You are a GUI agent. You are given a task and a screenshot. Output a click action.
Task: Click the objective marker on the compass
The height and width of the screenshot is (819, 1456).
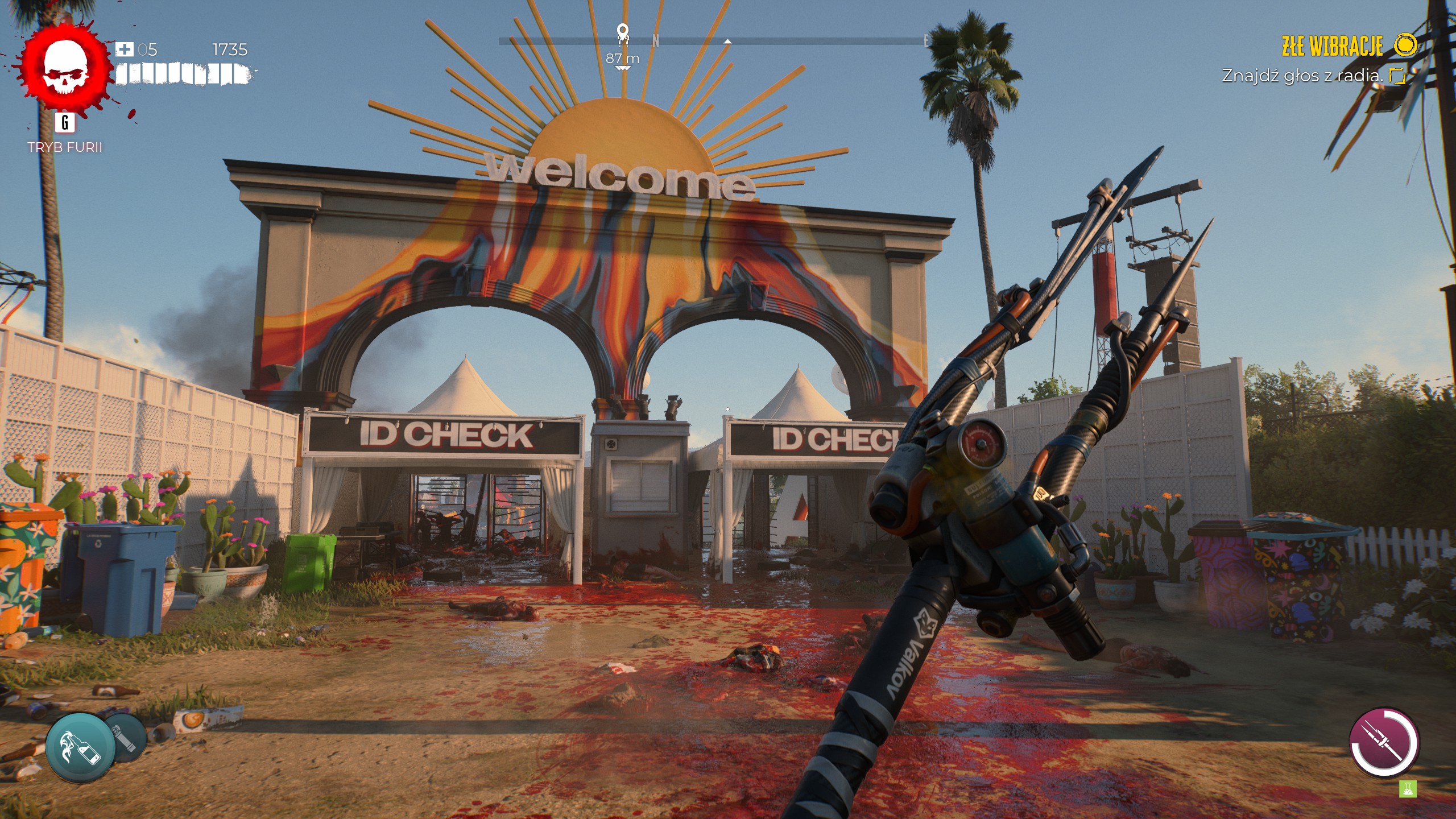(623, 33)
